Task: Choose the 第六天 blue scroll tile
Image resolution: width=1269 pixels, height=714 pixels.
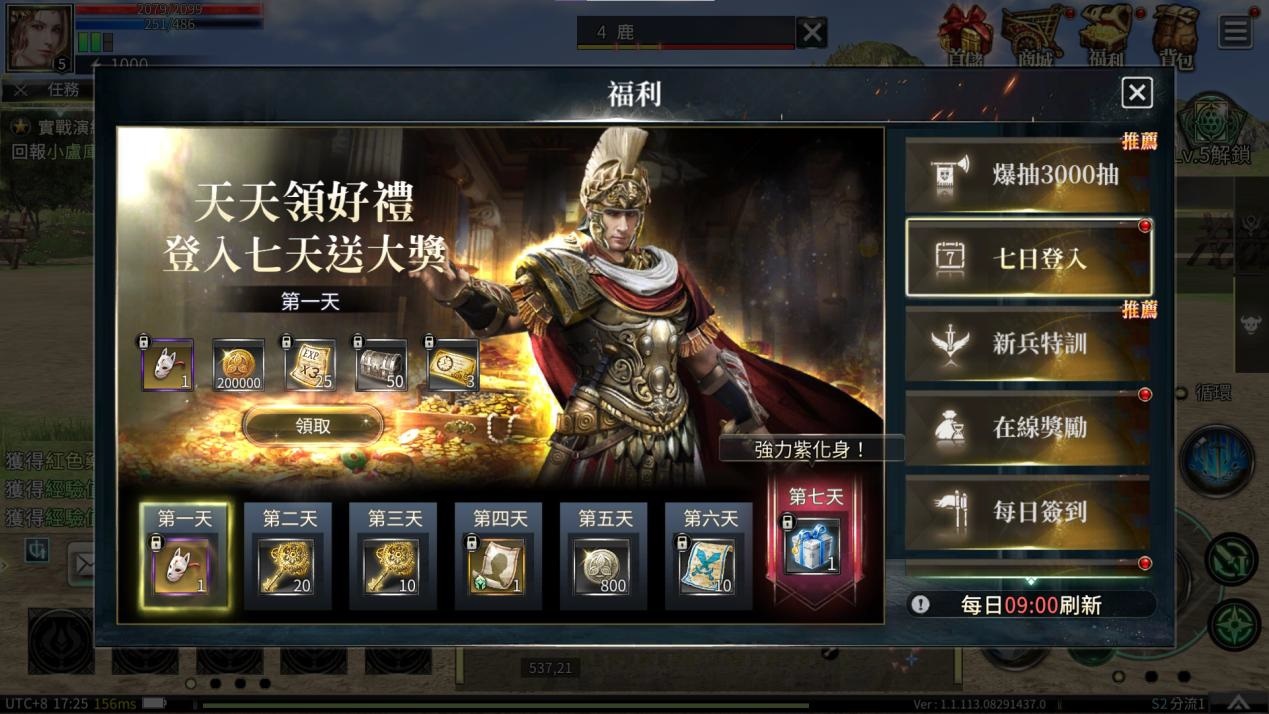Action: pos(709,556)
